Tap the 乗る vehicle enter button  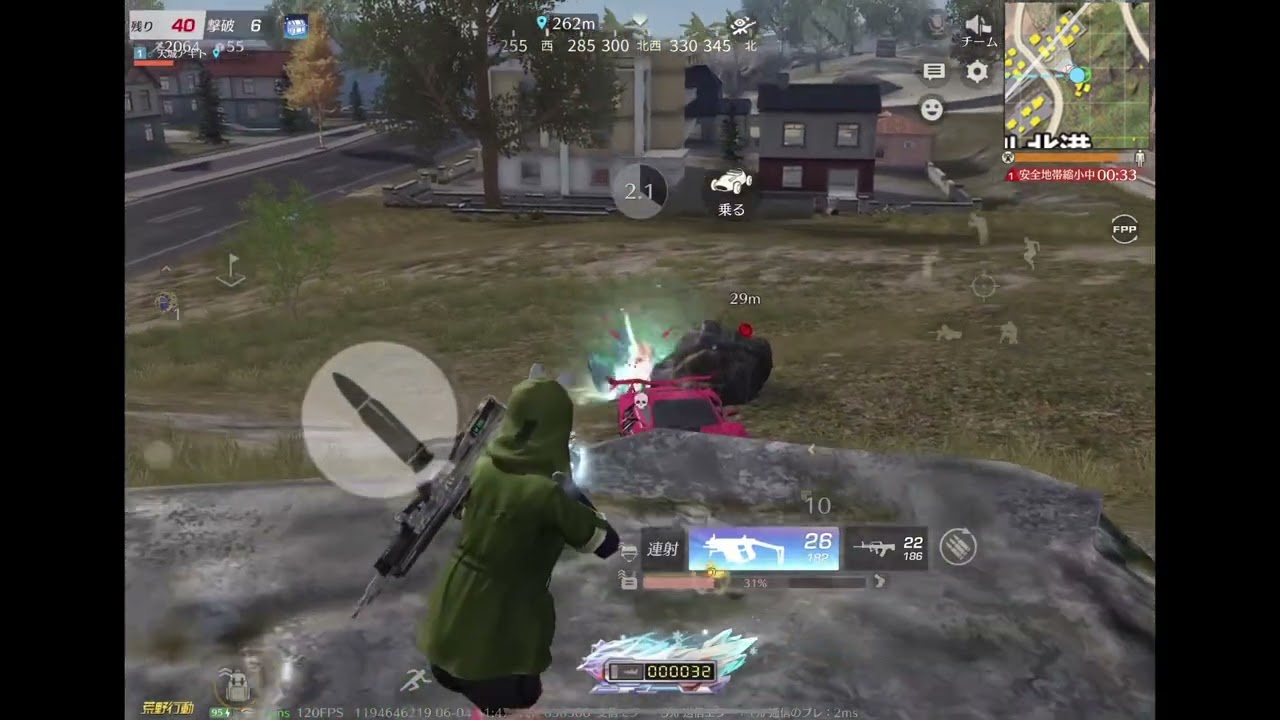tap(732, 192)
